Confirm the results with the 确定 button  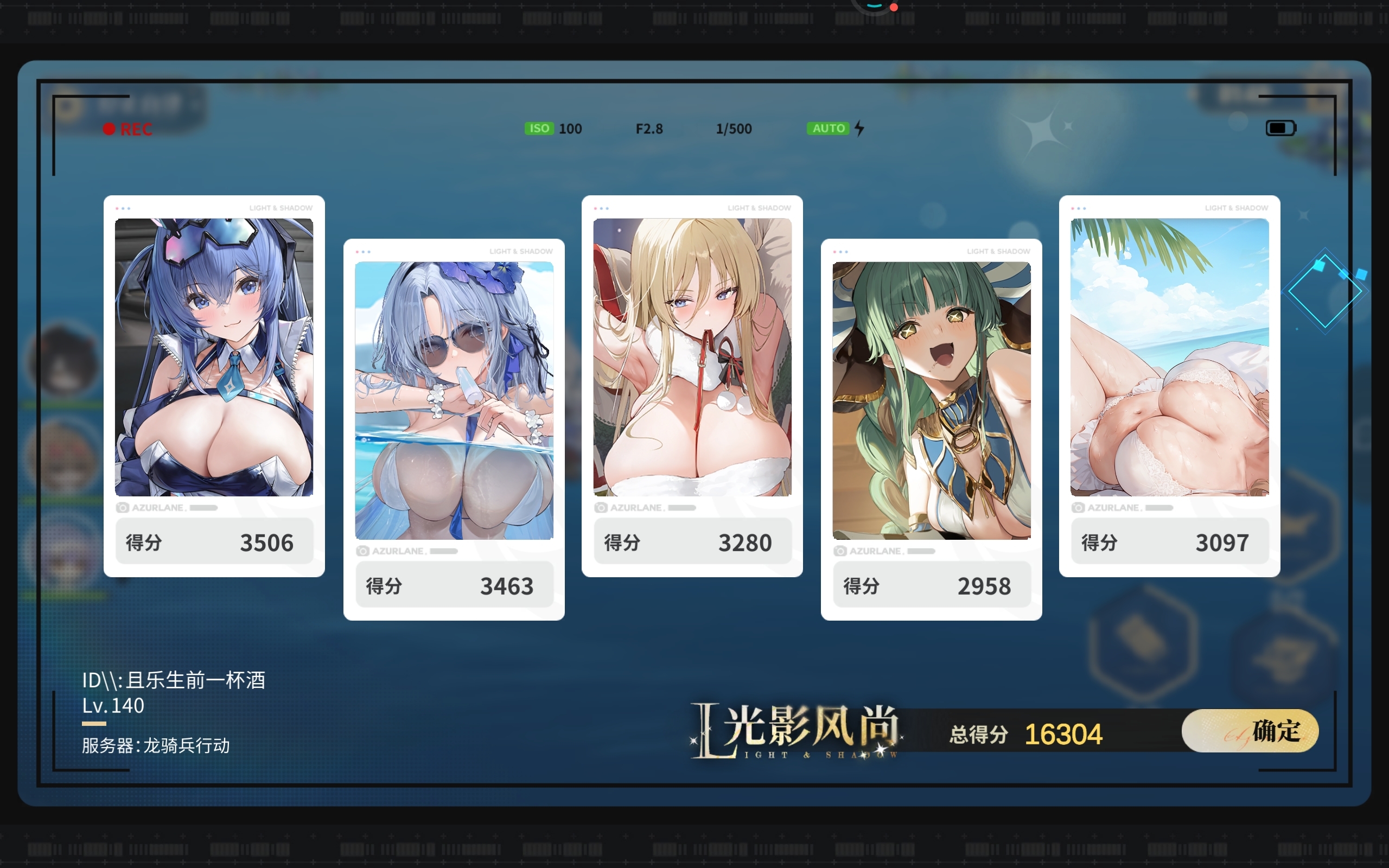(x=1250, y=731)
